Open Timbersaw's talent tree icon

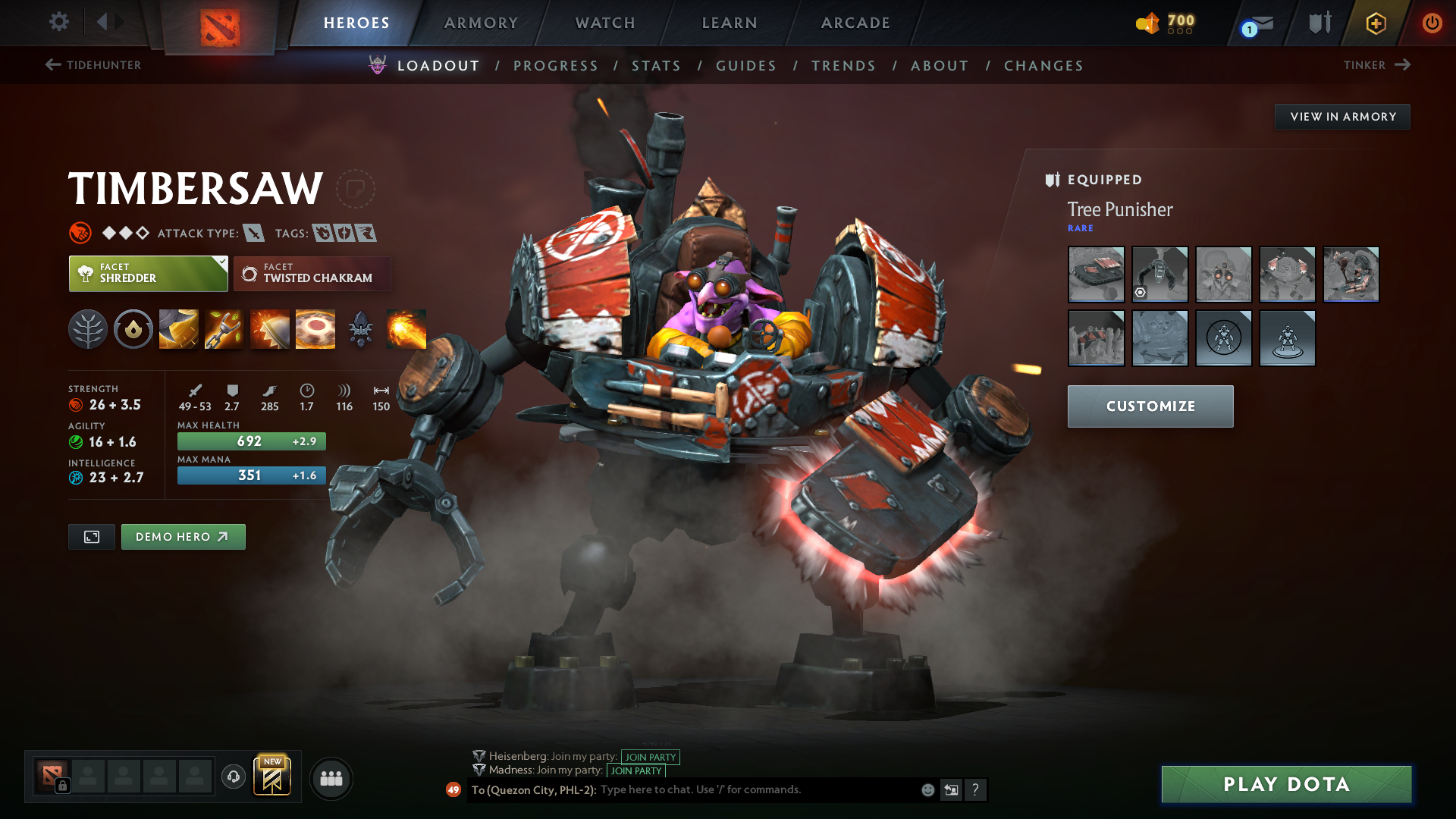(88, 329)
